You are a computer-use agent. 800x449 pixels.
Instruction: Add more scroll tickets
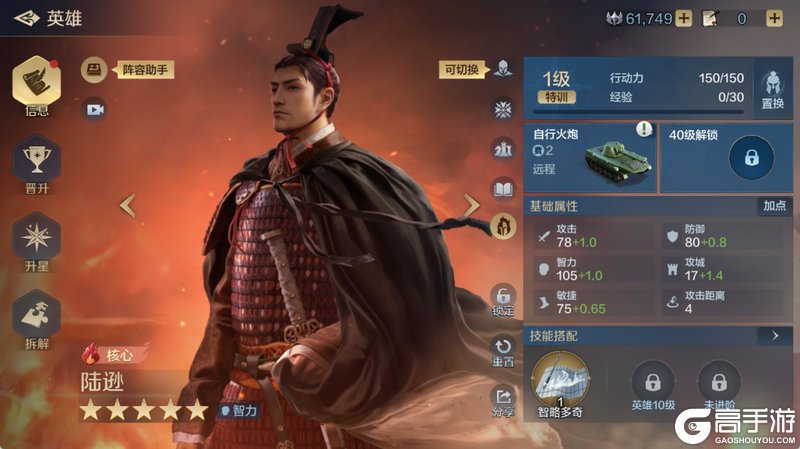tap(773, 18)
